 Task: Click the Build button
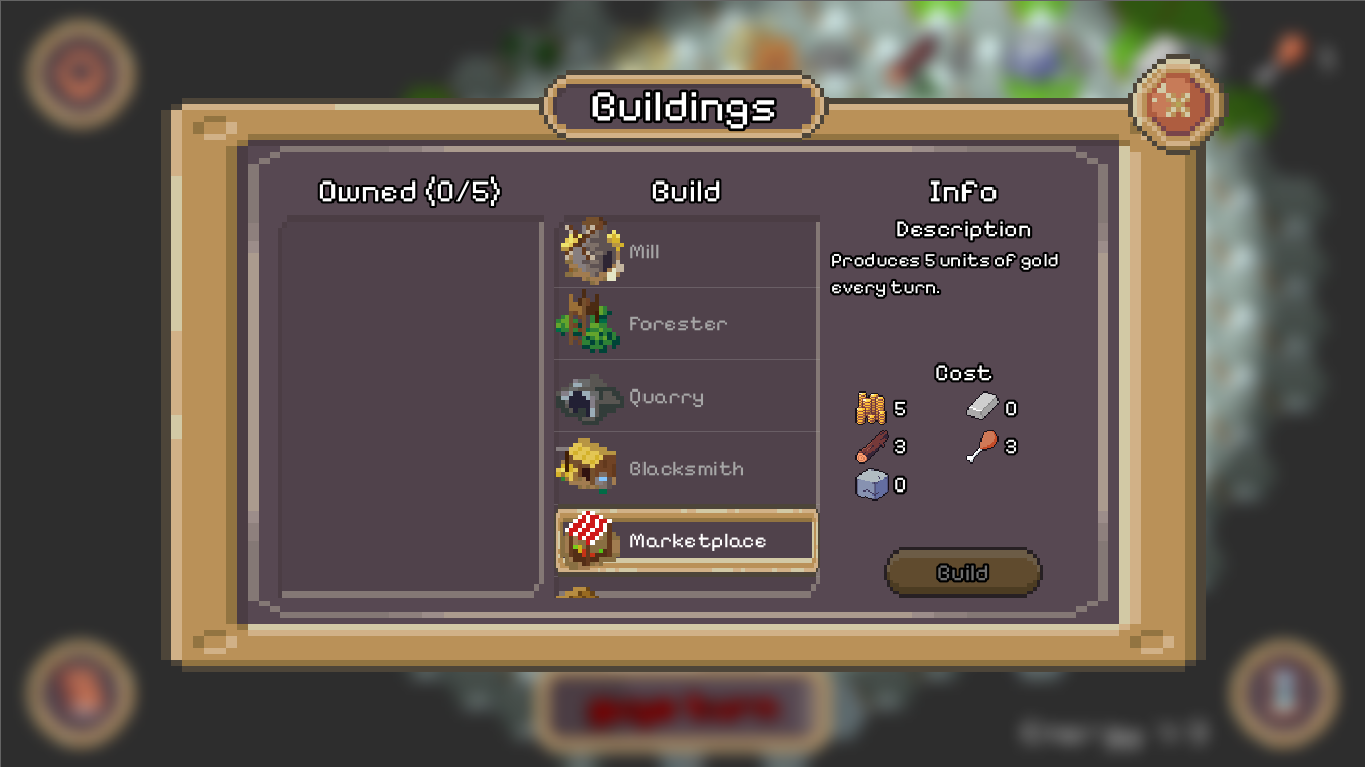coord(962,573)
